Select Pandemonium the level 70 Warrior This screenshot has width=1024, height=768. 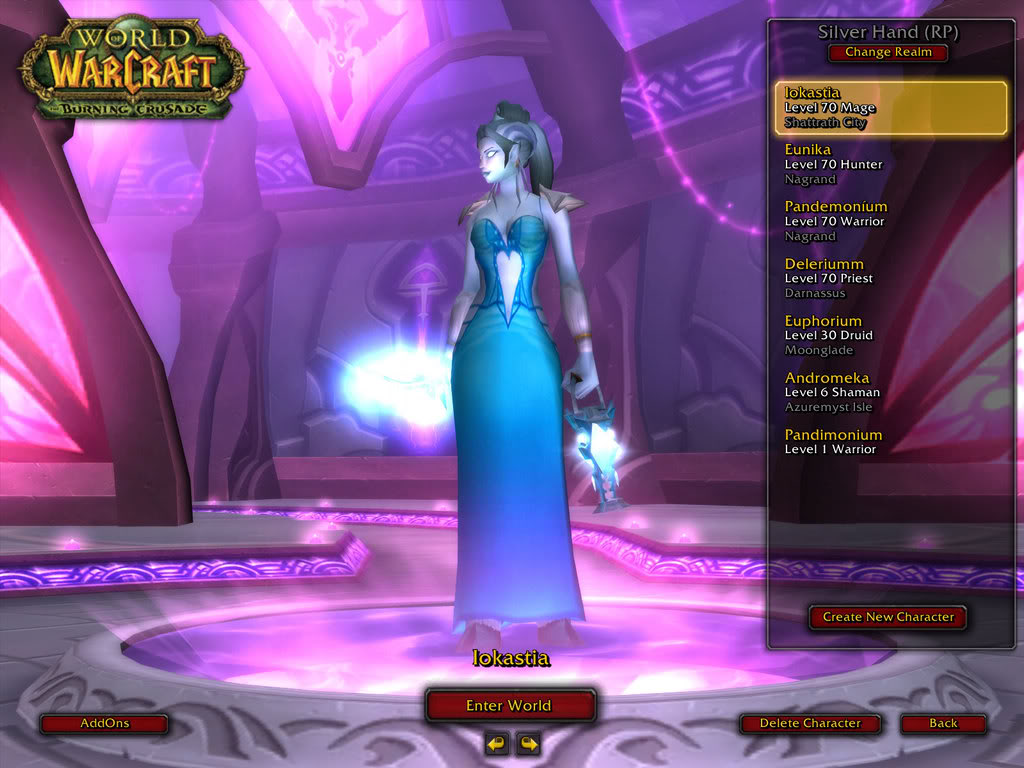pos(890,221)
